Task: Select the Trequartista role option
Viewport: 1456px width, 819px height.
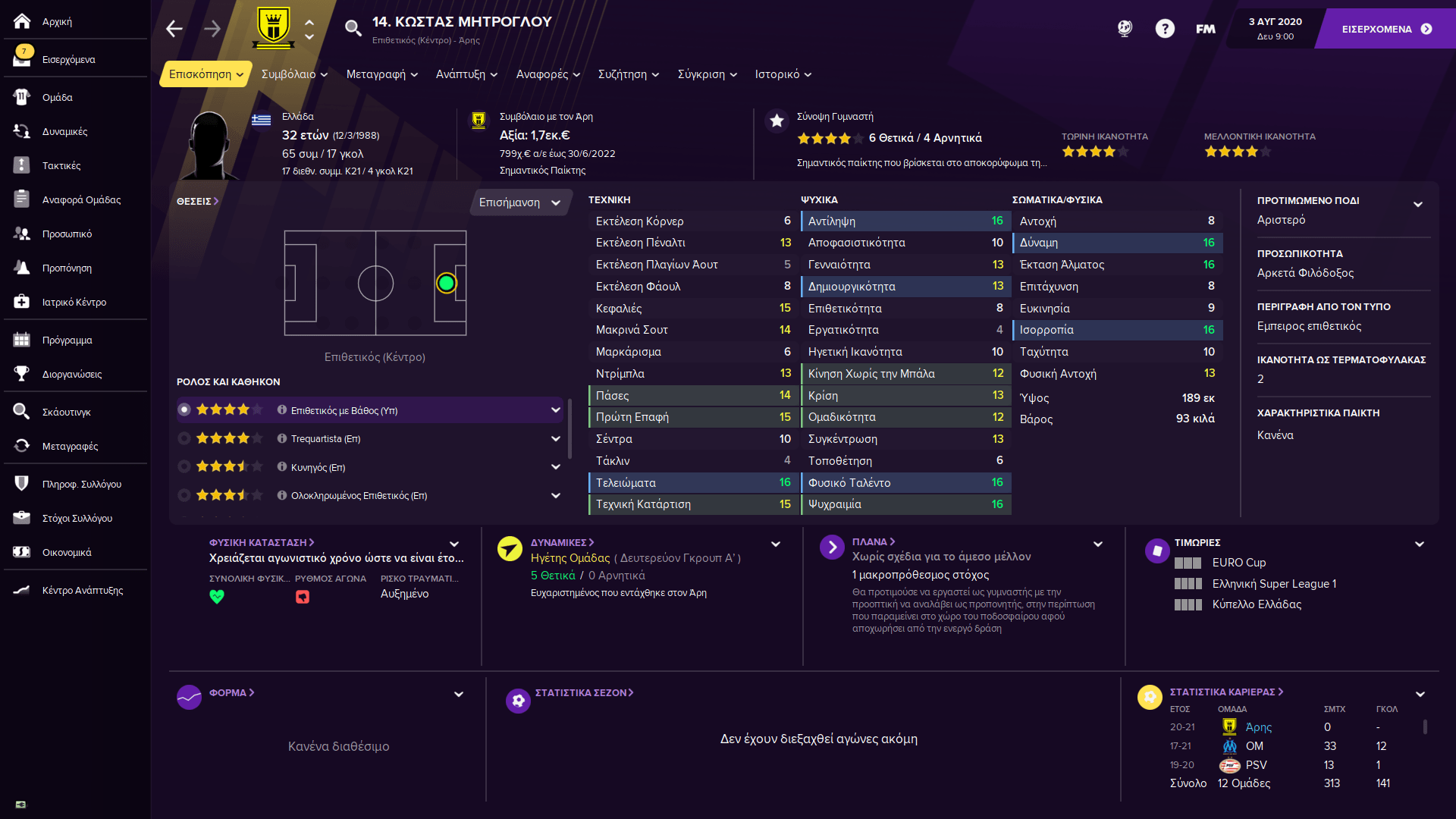Action: [325, 439]
